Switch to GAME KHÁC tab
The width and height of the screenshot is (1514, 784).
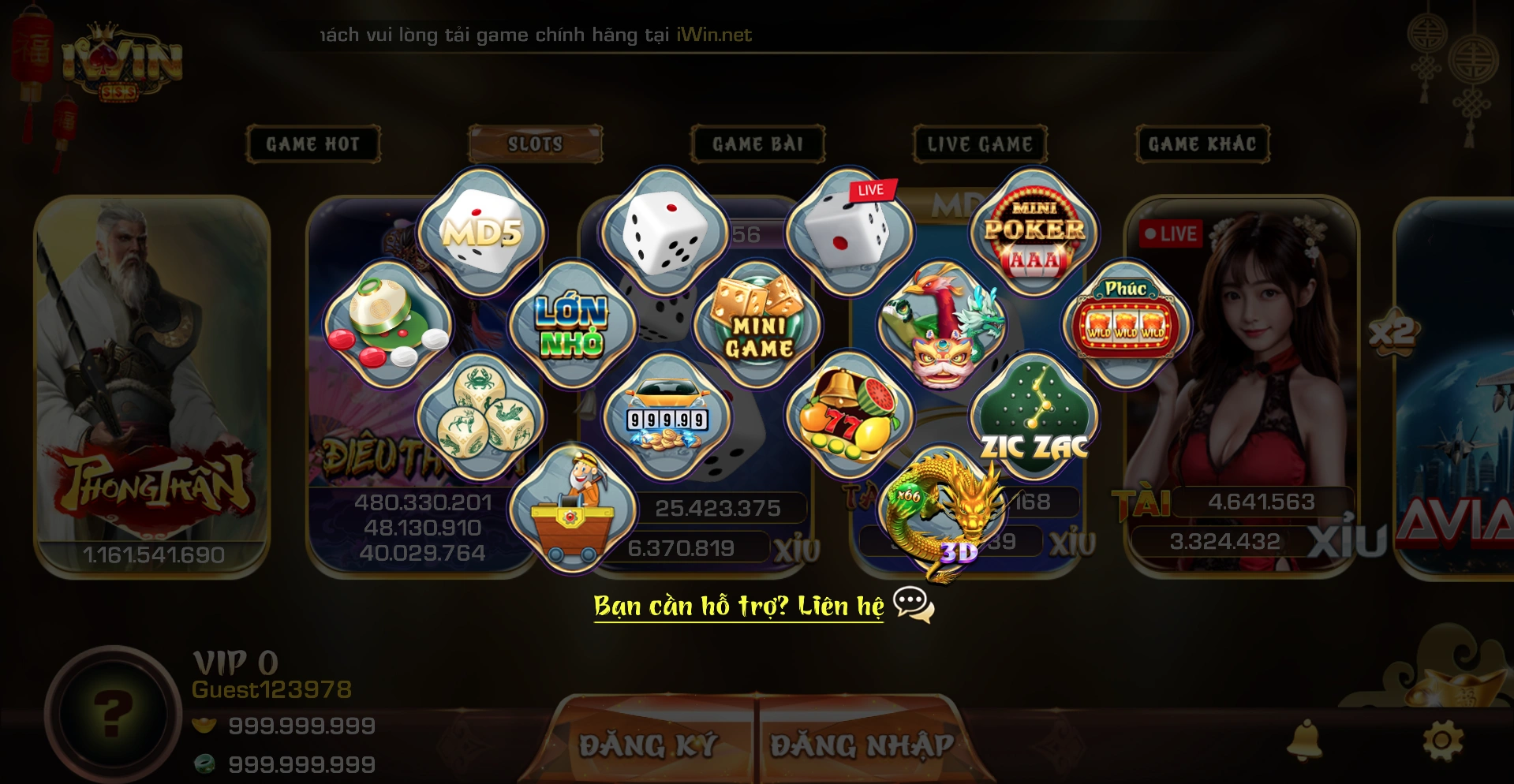[1203, 144]
